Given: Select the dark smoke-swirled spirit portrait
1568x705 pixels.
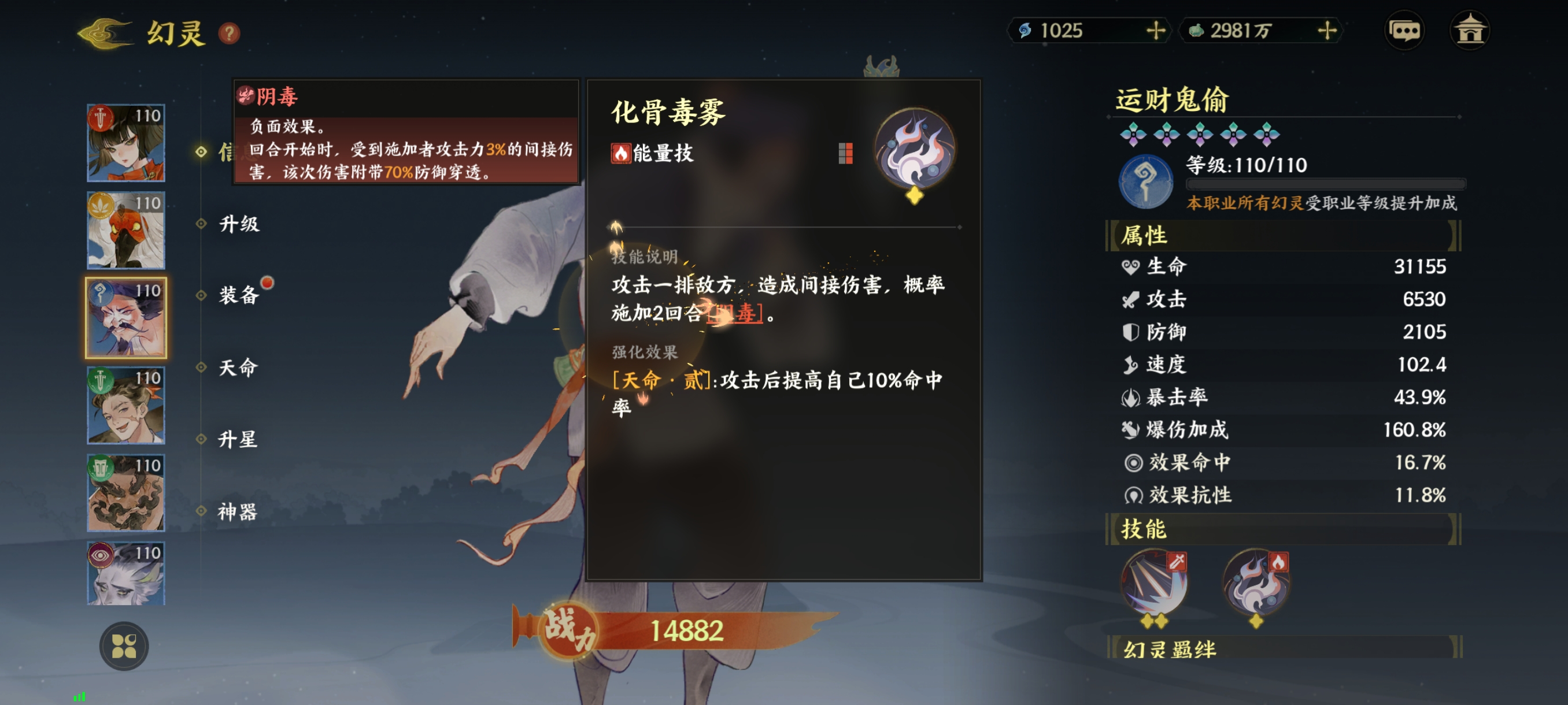Looking at the screenshot, I should pos(126,493).
